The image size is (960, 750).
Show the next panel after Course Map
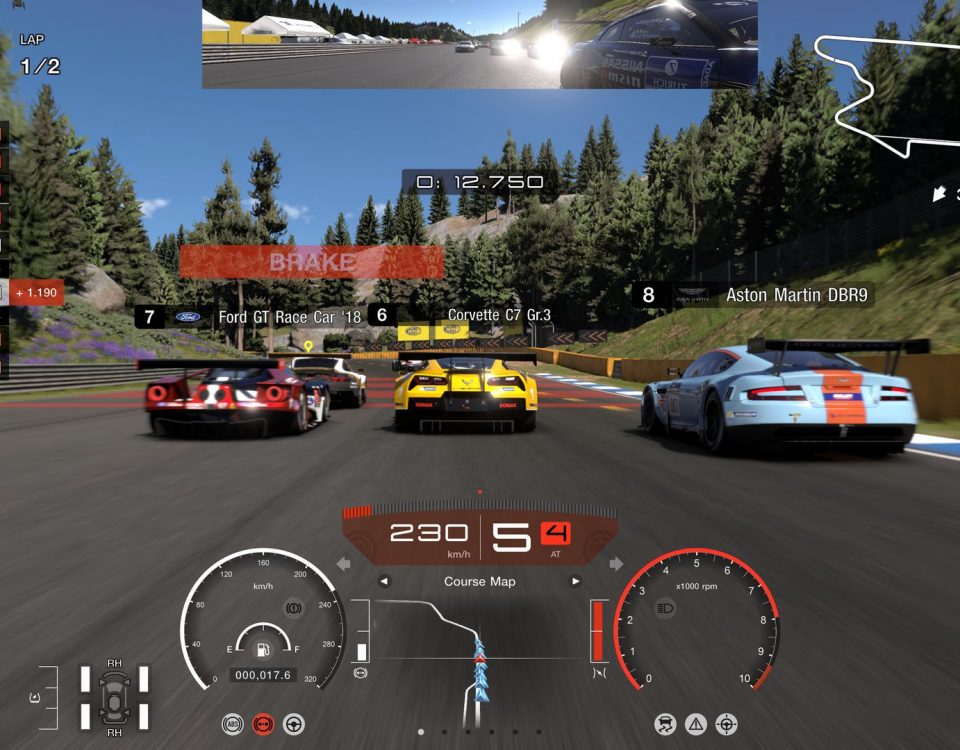coord(575,582)
